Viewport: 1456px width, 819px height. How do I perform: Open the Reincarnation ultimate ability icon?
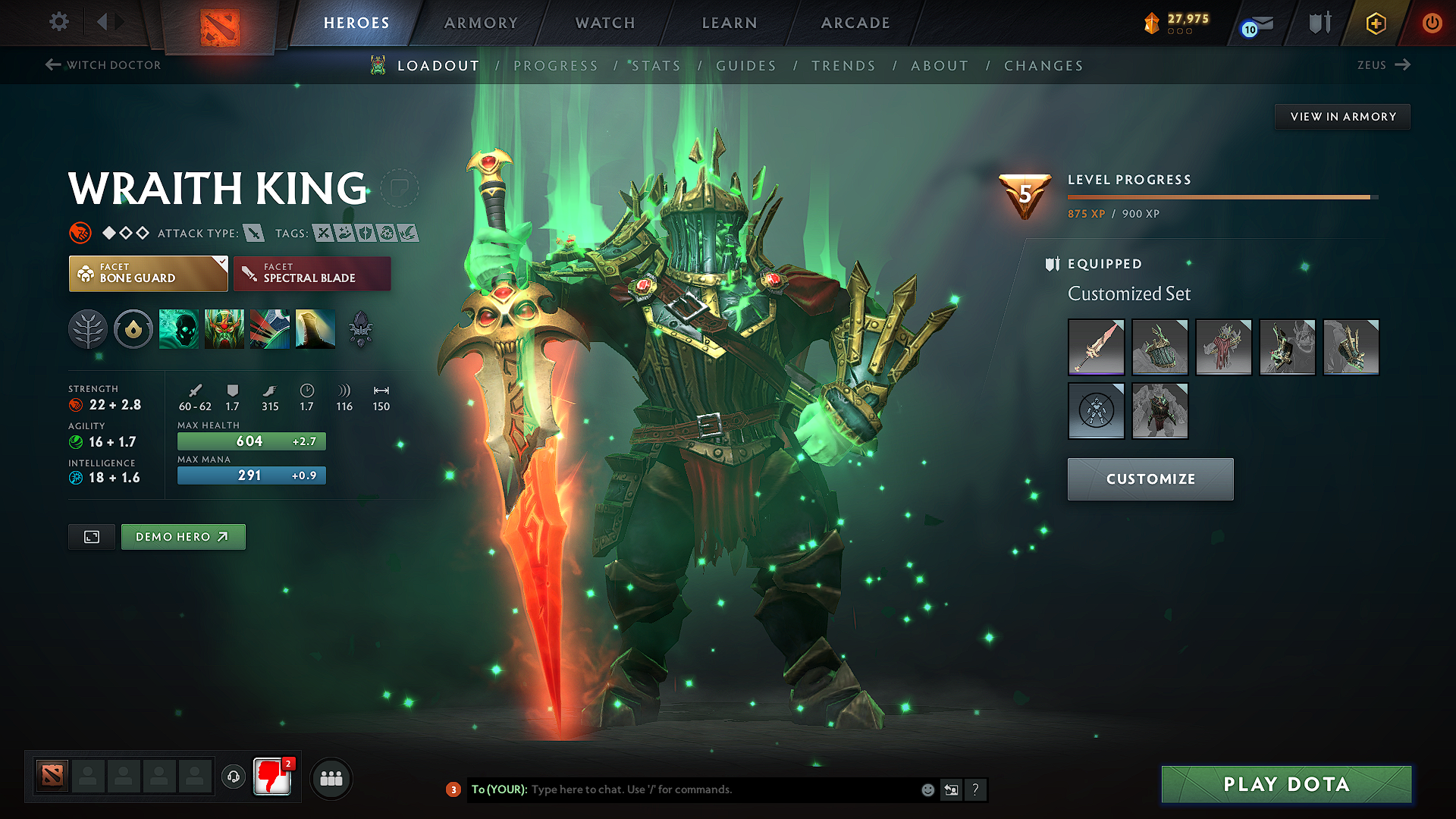(315, 329)
